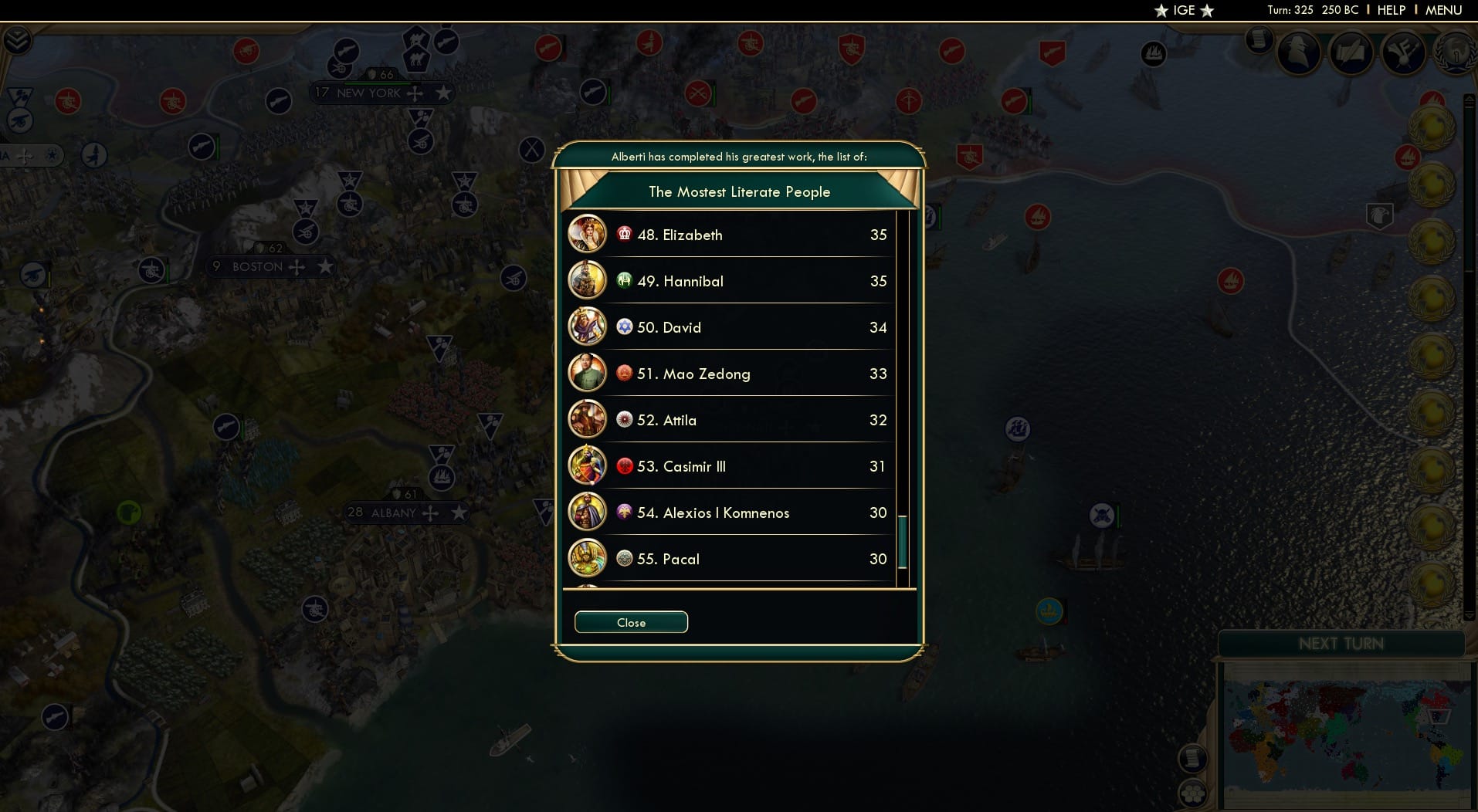This screenshot has height=812, width=1478.
Task: Click the crown civilization icon beside Elizabeth
Action: click(x=624, y=235)
